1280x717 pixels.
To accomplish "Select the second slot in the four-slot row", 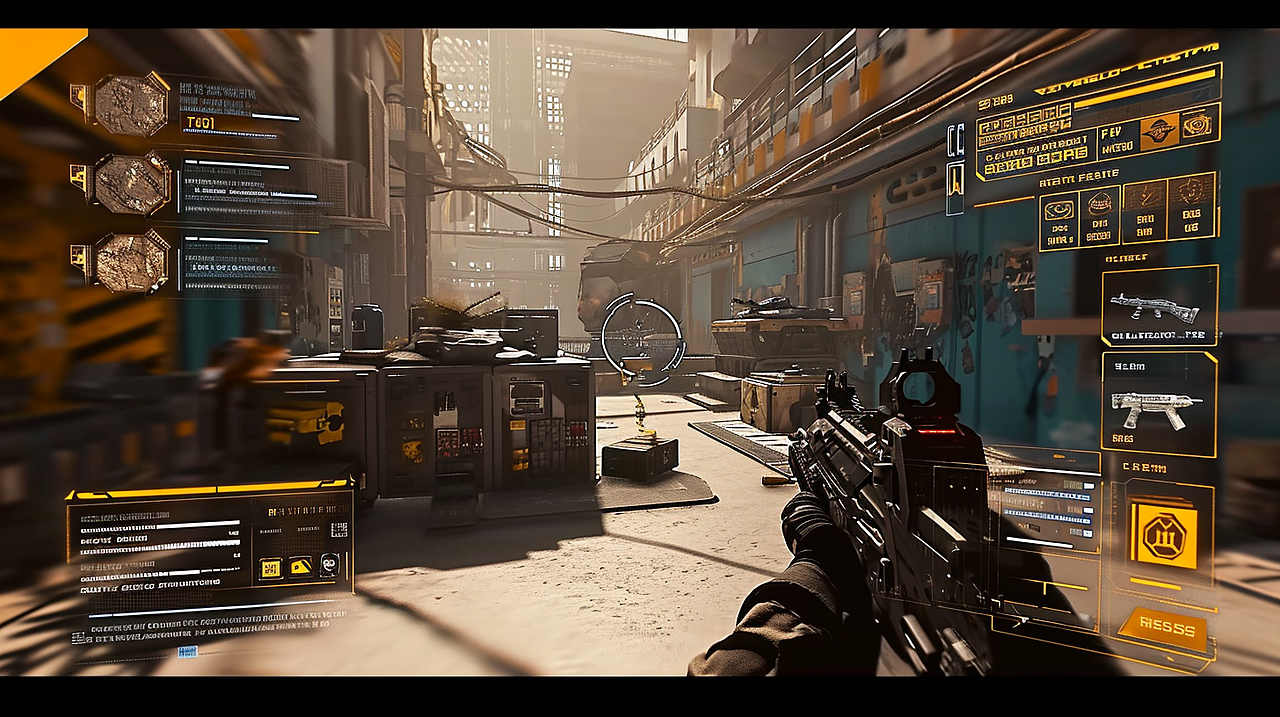I will (x=1099, y=217).
